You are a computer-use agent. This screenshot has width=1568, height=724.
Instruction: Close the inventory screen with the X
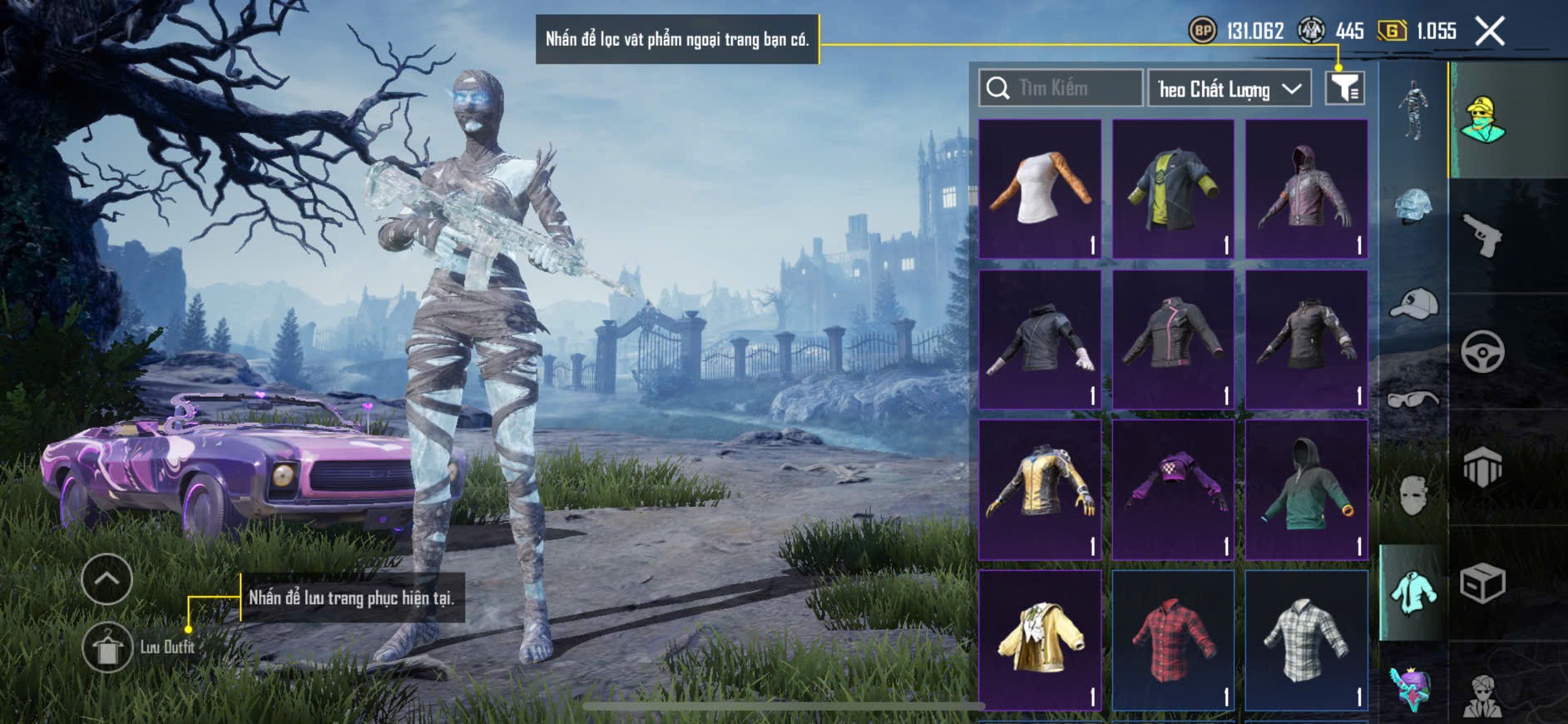(1490, 32)
